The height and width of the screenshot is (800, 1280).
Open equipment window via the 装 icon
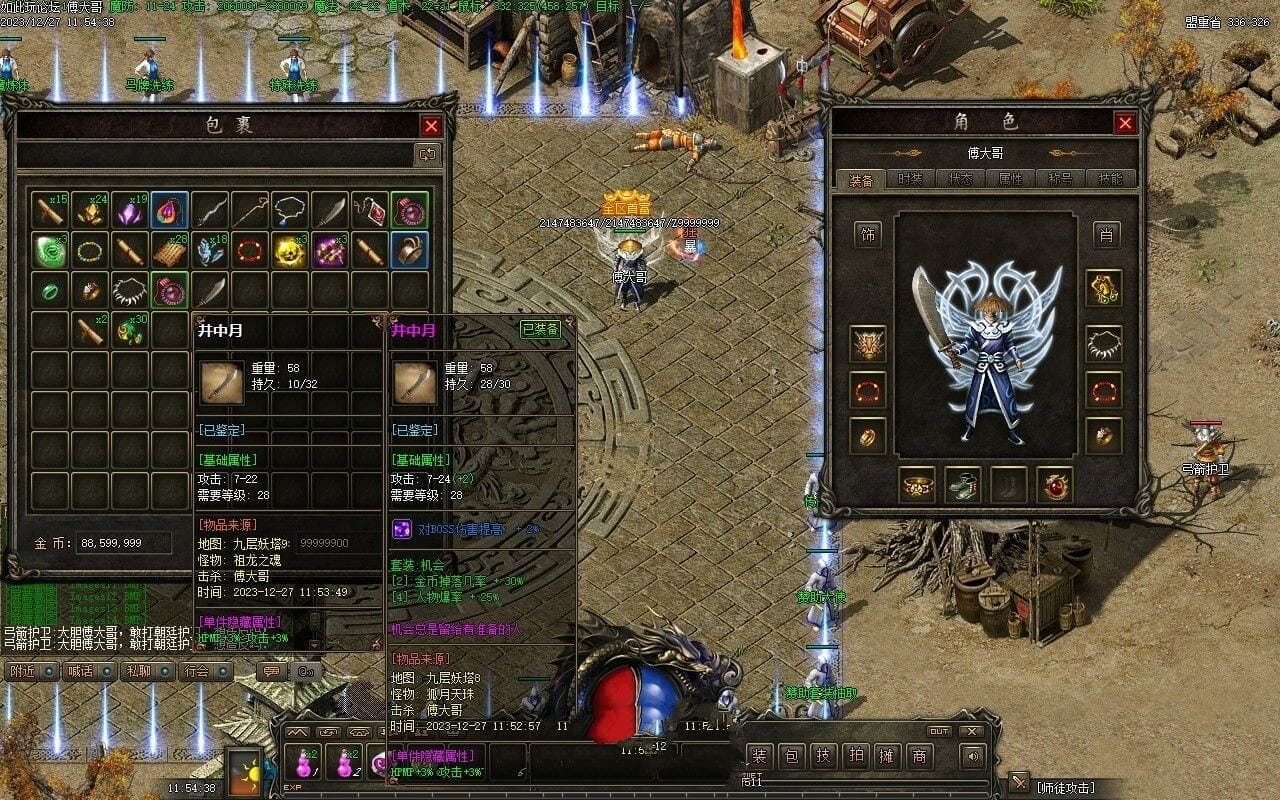[758, 758]
